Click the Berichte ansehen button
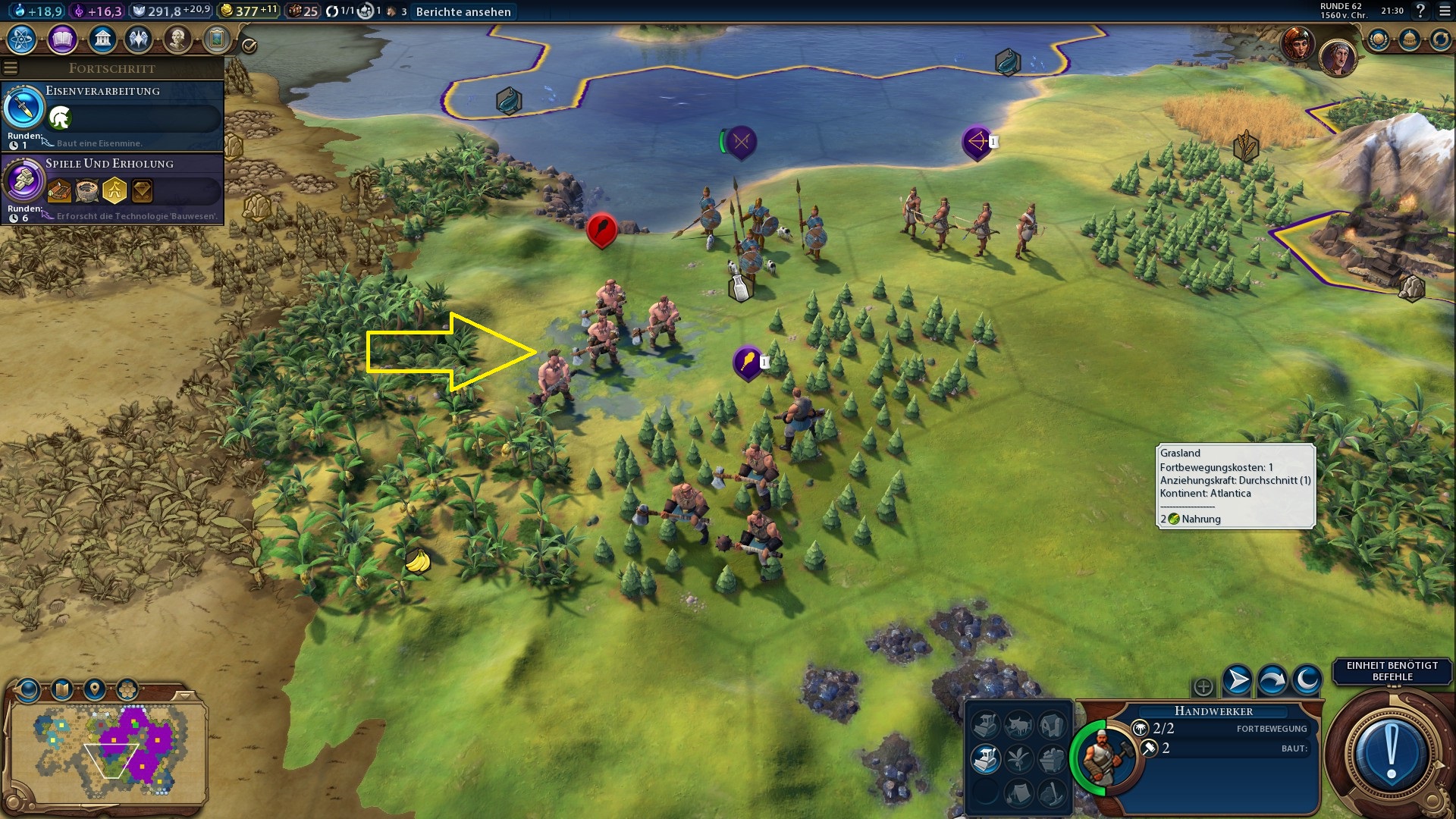Screen dimensions: 1456x819 click(463, 11)
